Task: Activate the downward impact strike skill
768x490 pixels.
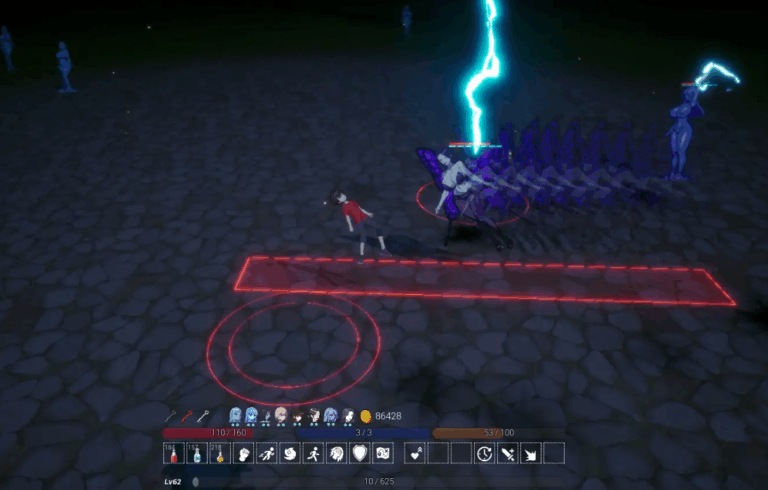Action: point(530,454)
